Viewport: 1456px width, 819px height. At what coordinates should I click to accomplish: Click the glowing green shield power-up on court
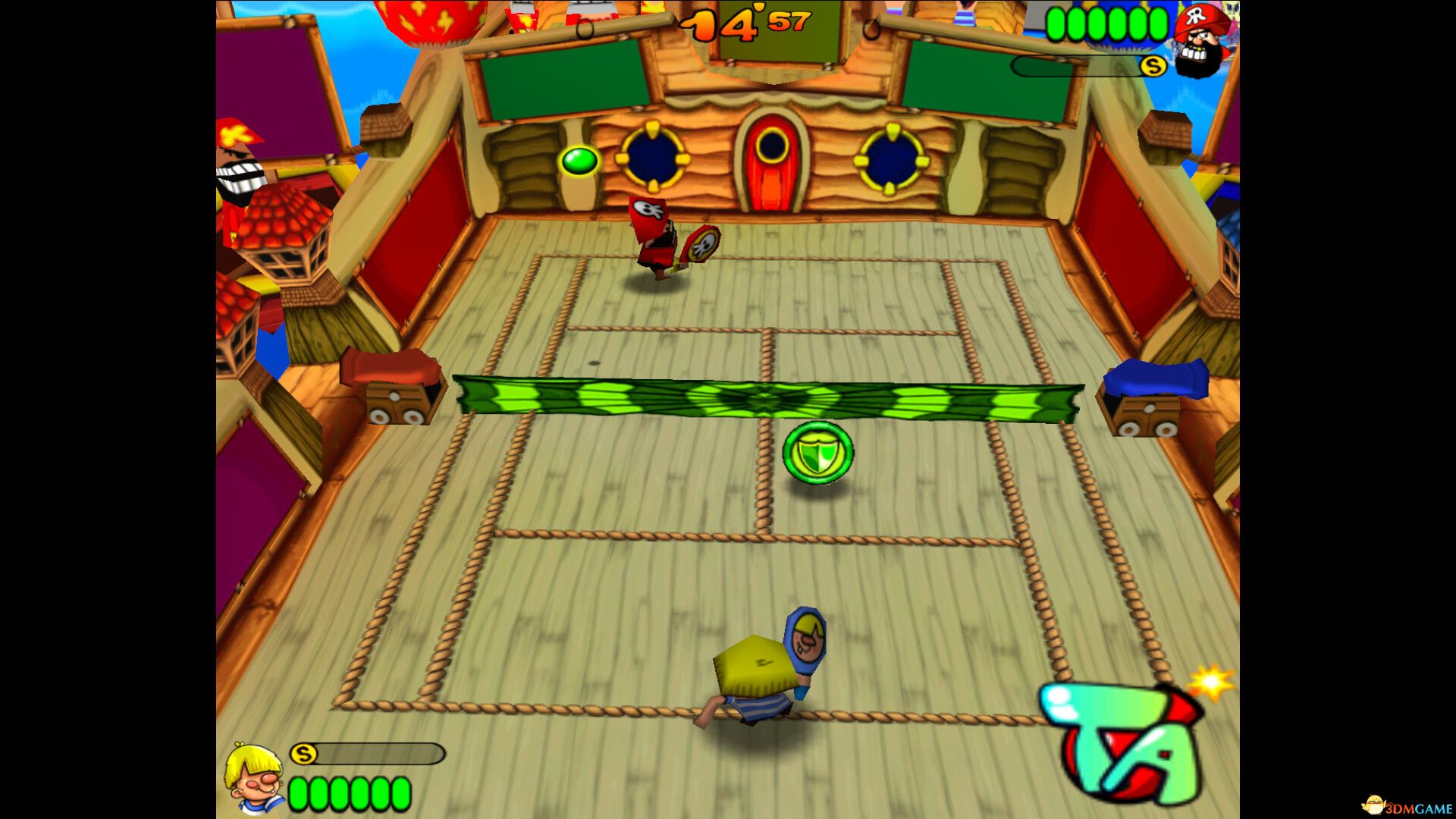[820, 450]
